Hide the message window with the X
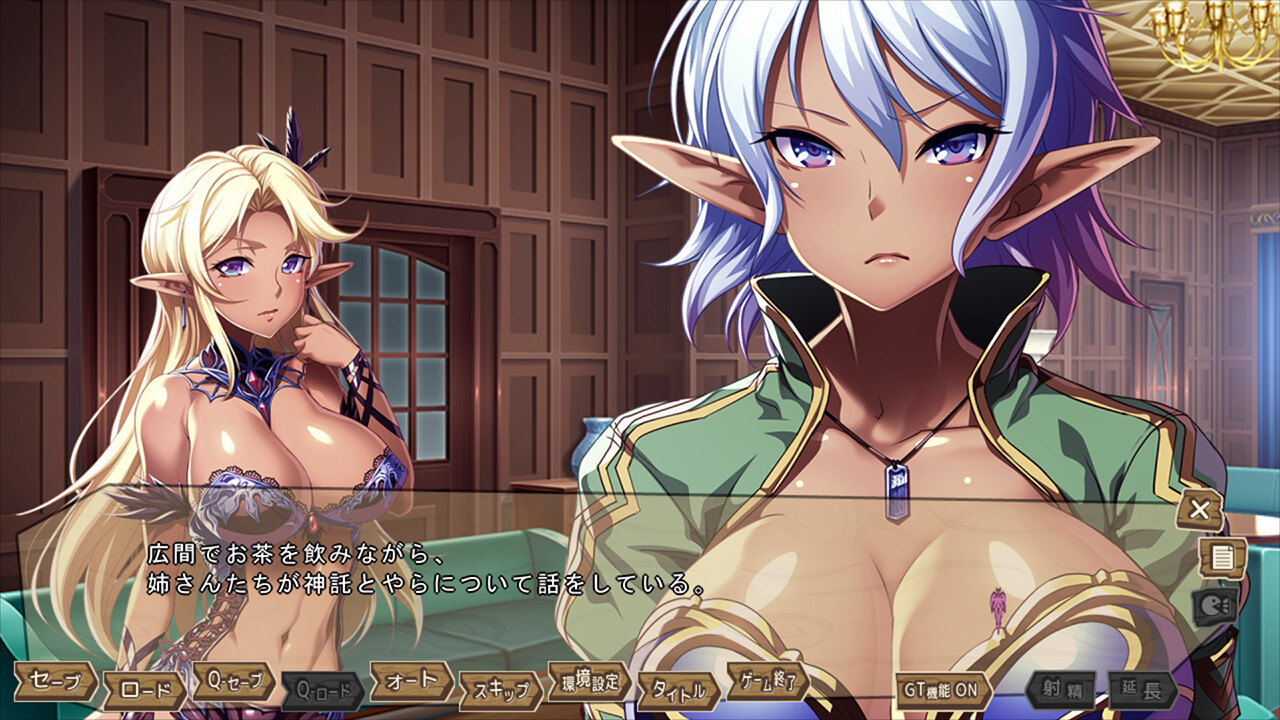Viewport: 1280px width, 720px height. 1199,510
